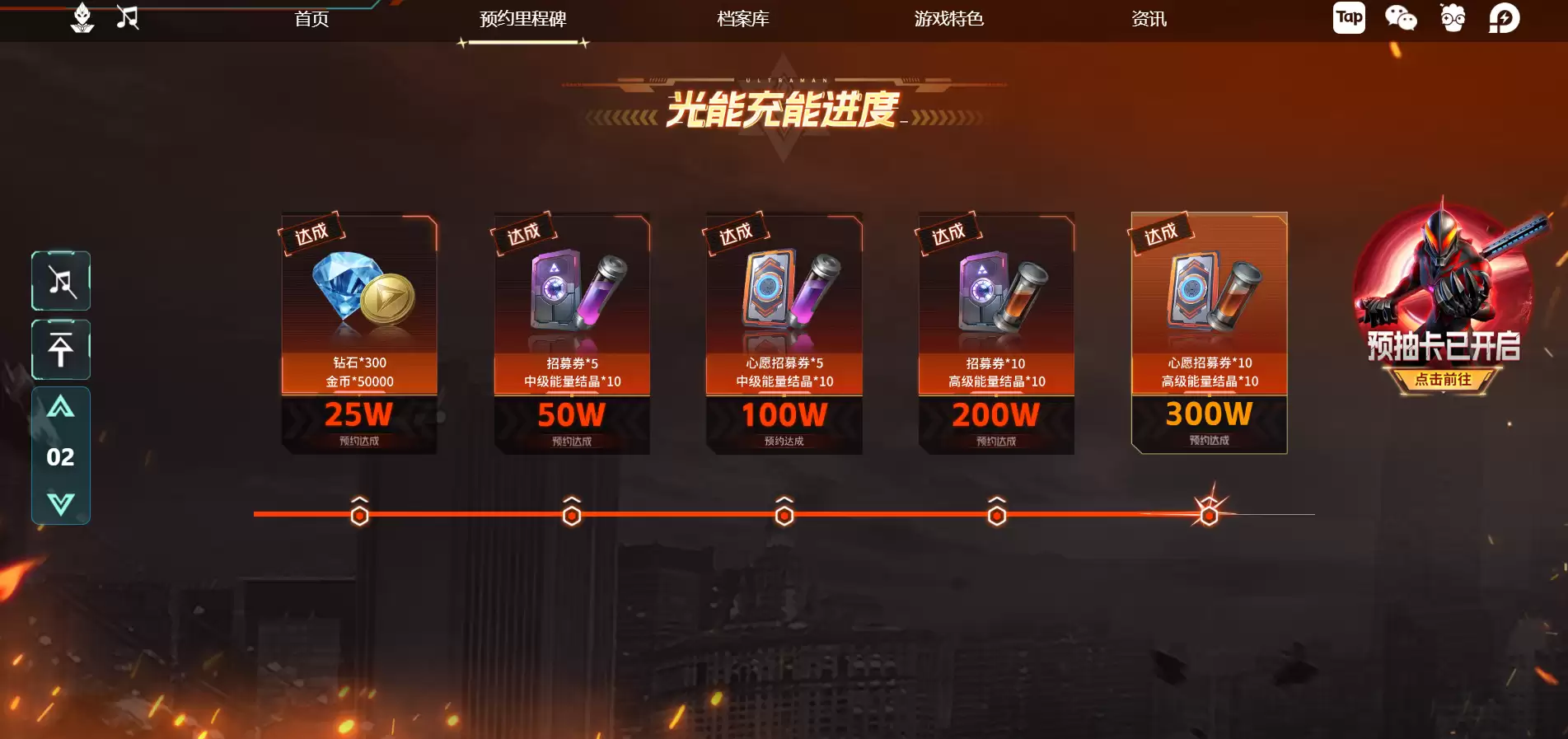Viewport: 1568px width, 739px height.
Task: Open the 游戏特色 menu item
Action: [x=948, y=19]
